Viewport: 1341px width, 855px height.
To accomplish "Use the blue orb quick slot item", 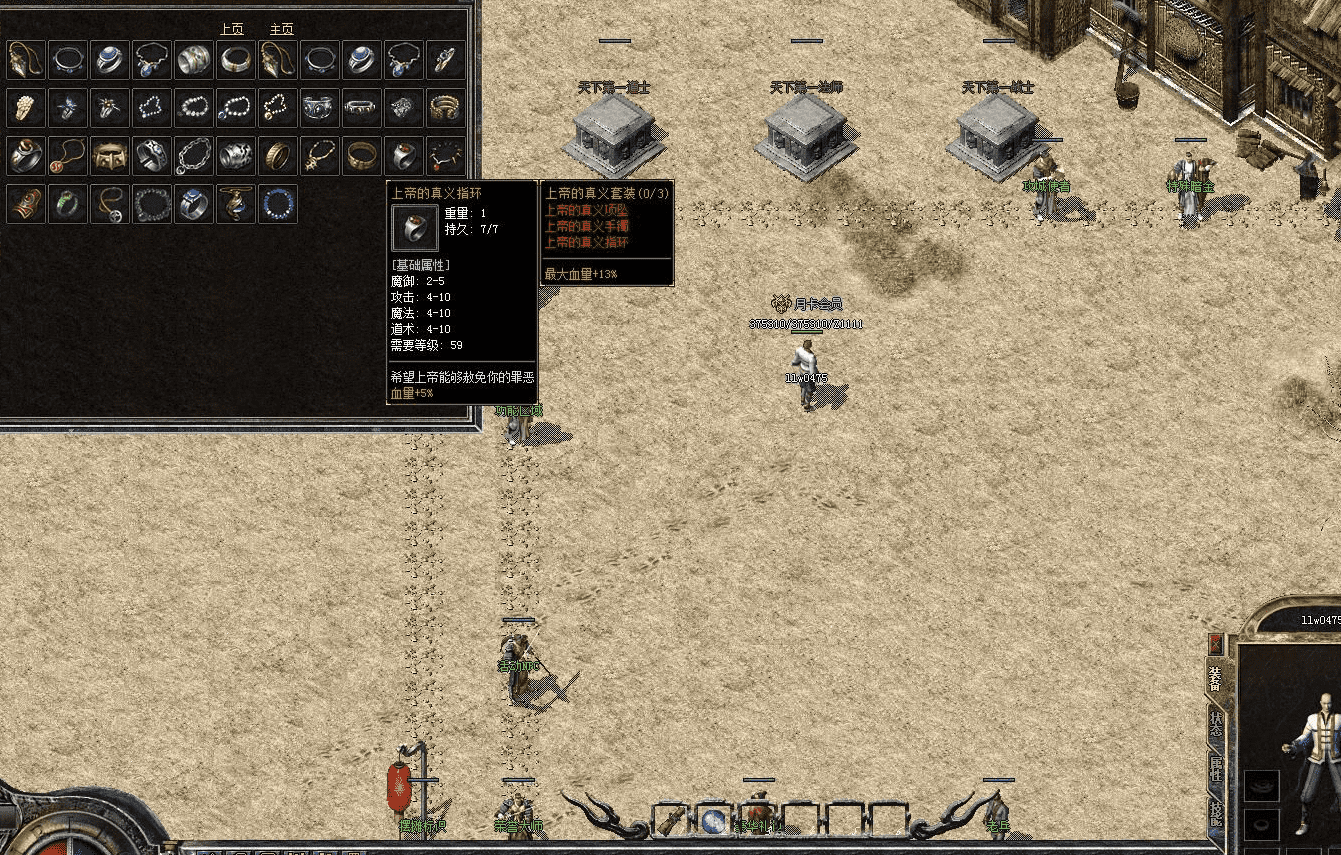I will coord(714,821).
